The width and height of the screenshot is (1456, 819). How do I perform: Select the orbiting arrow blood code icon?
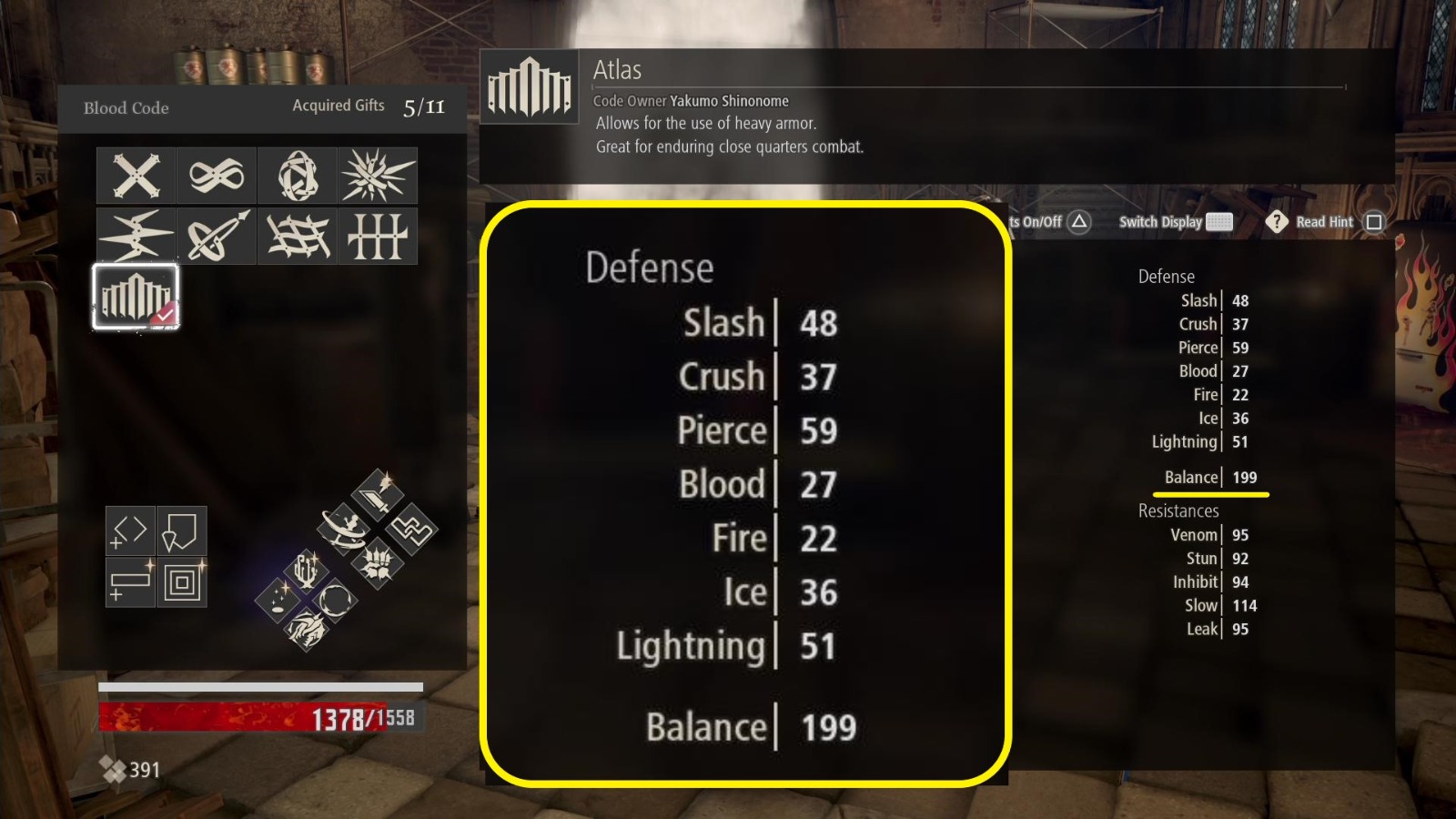click(217, 235)
